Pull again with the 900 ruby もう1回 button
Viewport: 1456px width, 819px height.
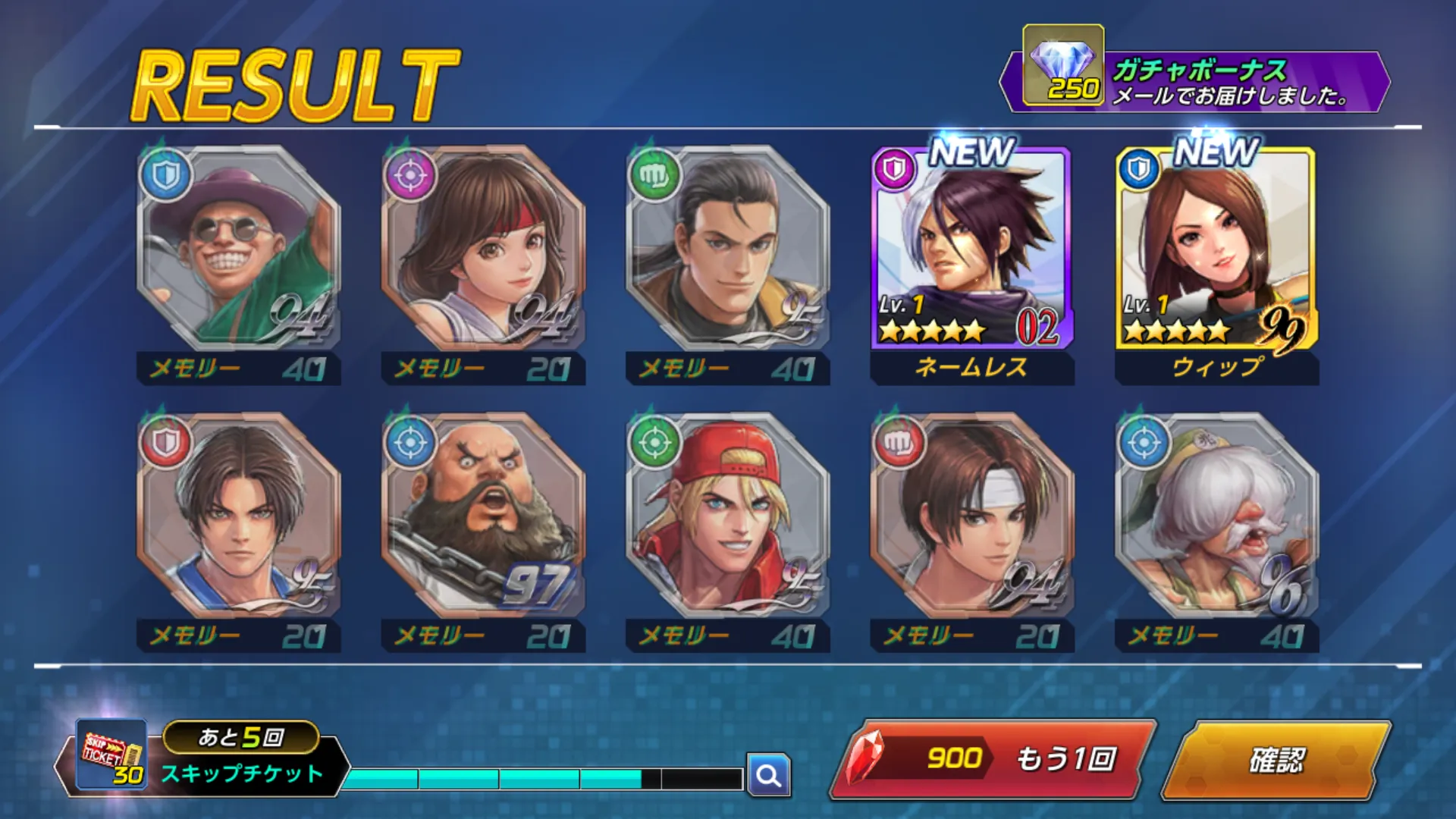993,759
